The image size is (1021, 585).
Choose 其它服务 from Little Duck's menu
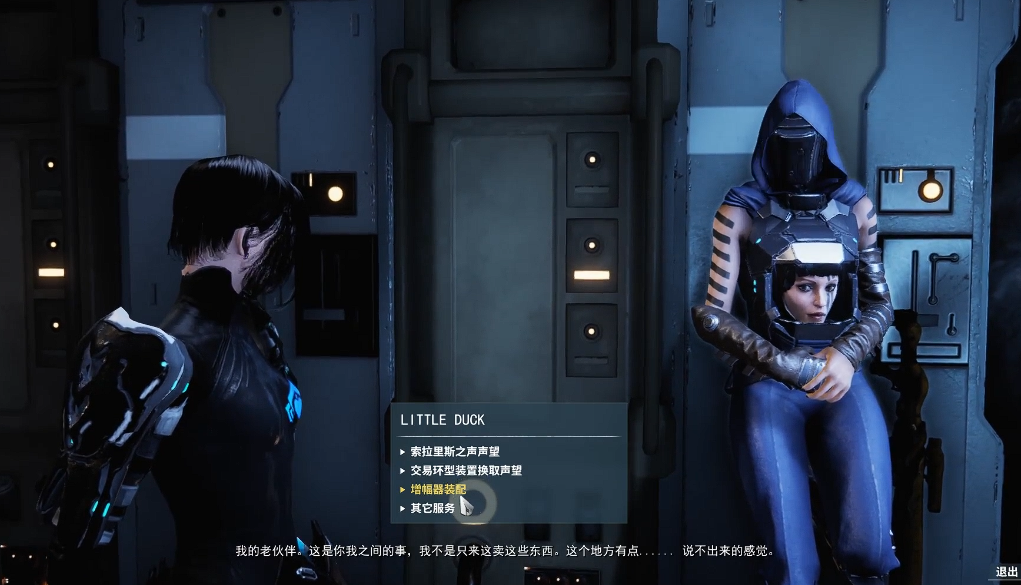tap(432, 508)
